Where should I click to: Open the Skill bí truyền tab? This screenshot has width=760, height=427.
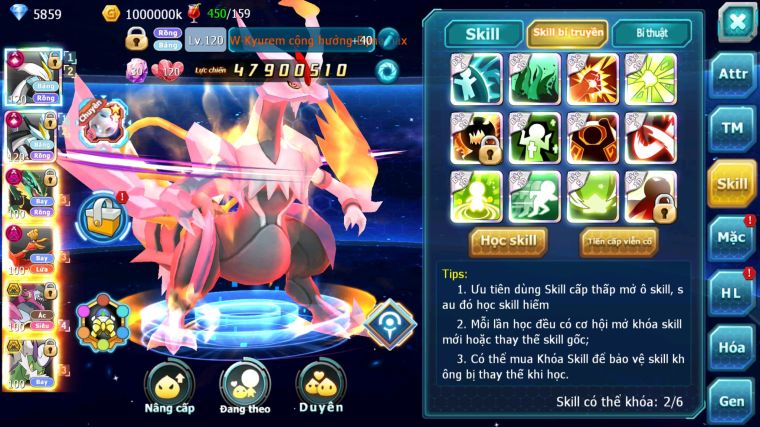click(567, 34)
